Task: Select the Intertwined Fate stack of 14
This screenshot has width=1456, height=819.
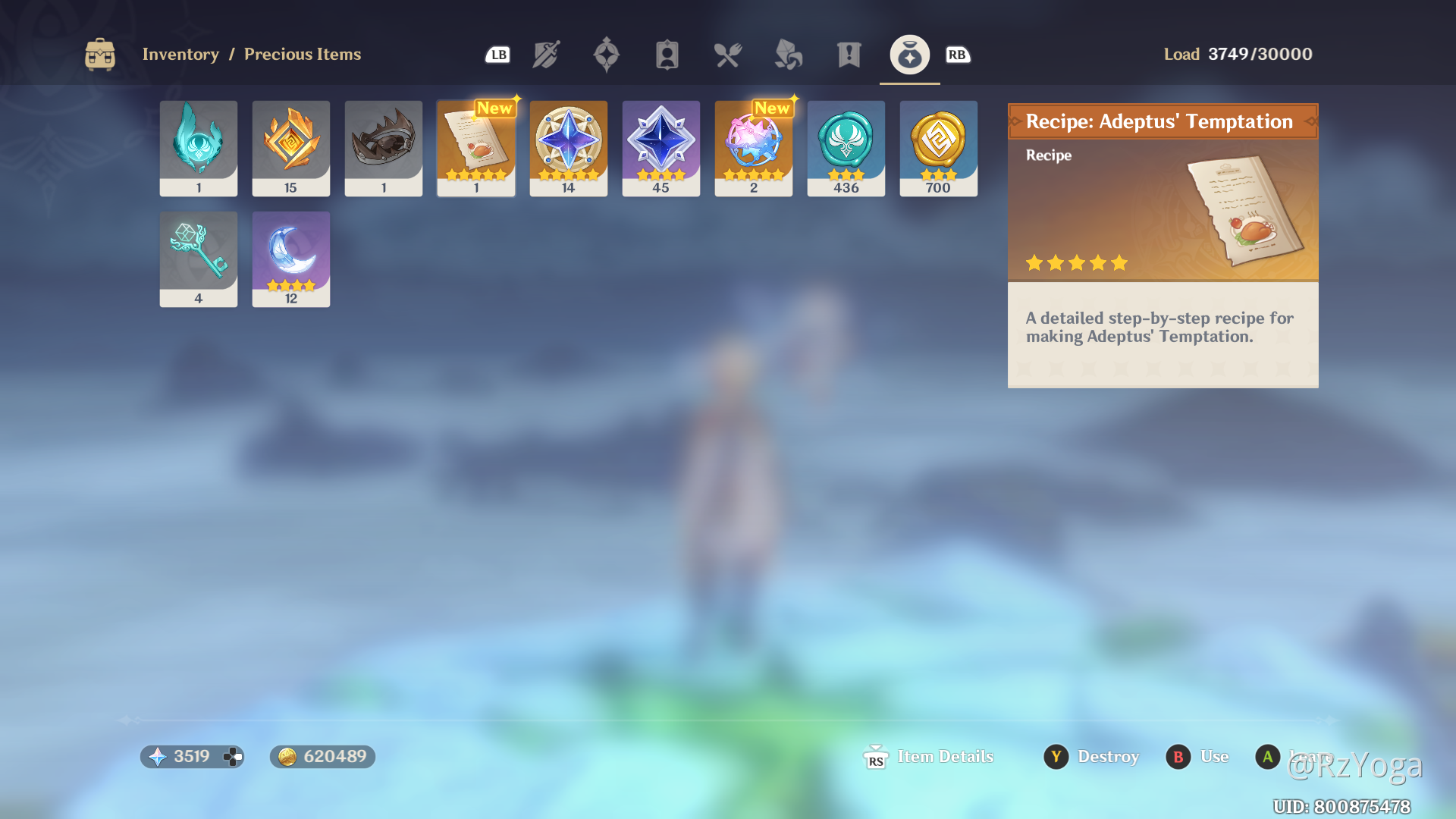Action: [x=568, y=148]
